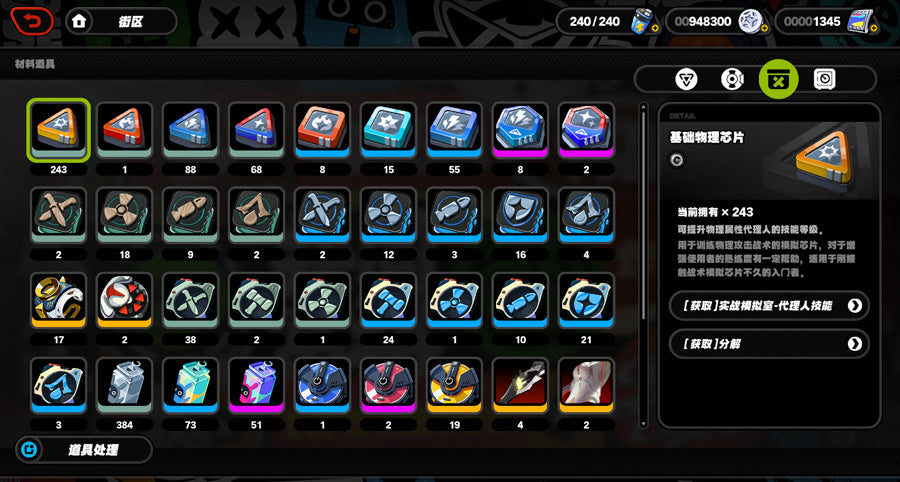Select the gold and white ring item
Viewport: 900px width, 482px height.
(x=59, y=300)
